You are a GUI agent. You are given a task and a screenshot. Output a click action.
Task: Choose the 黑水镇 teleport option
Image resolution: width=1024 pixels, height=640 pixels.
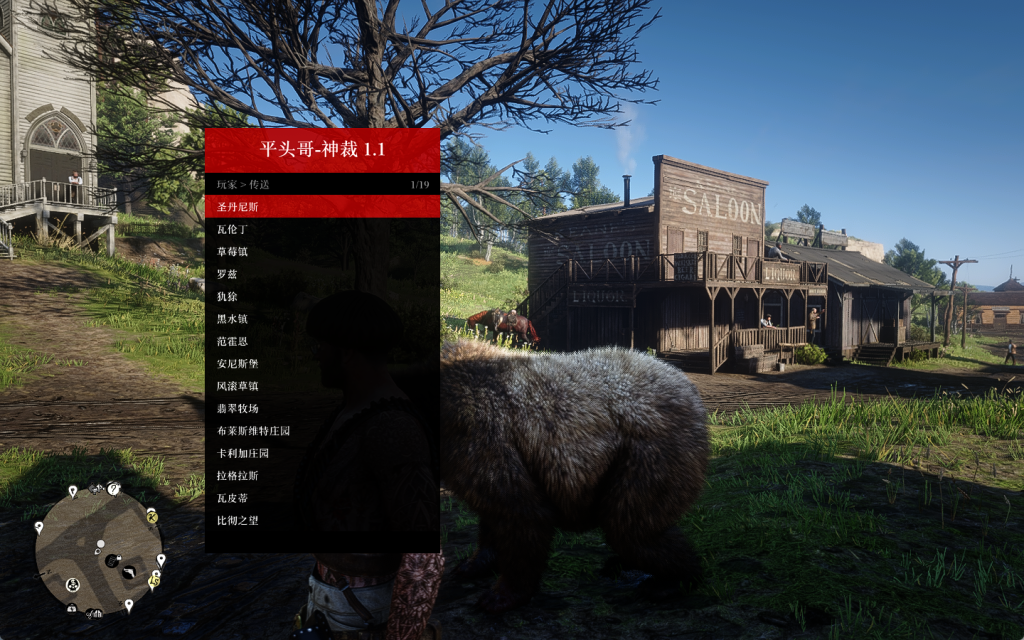tap(322, 319)
